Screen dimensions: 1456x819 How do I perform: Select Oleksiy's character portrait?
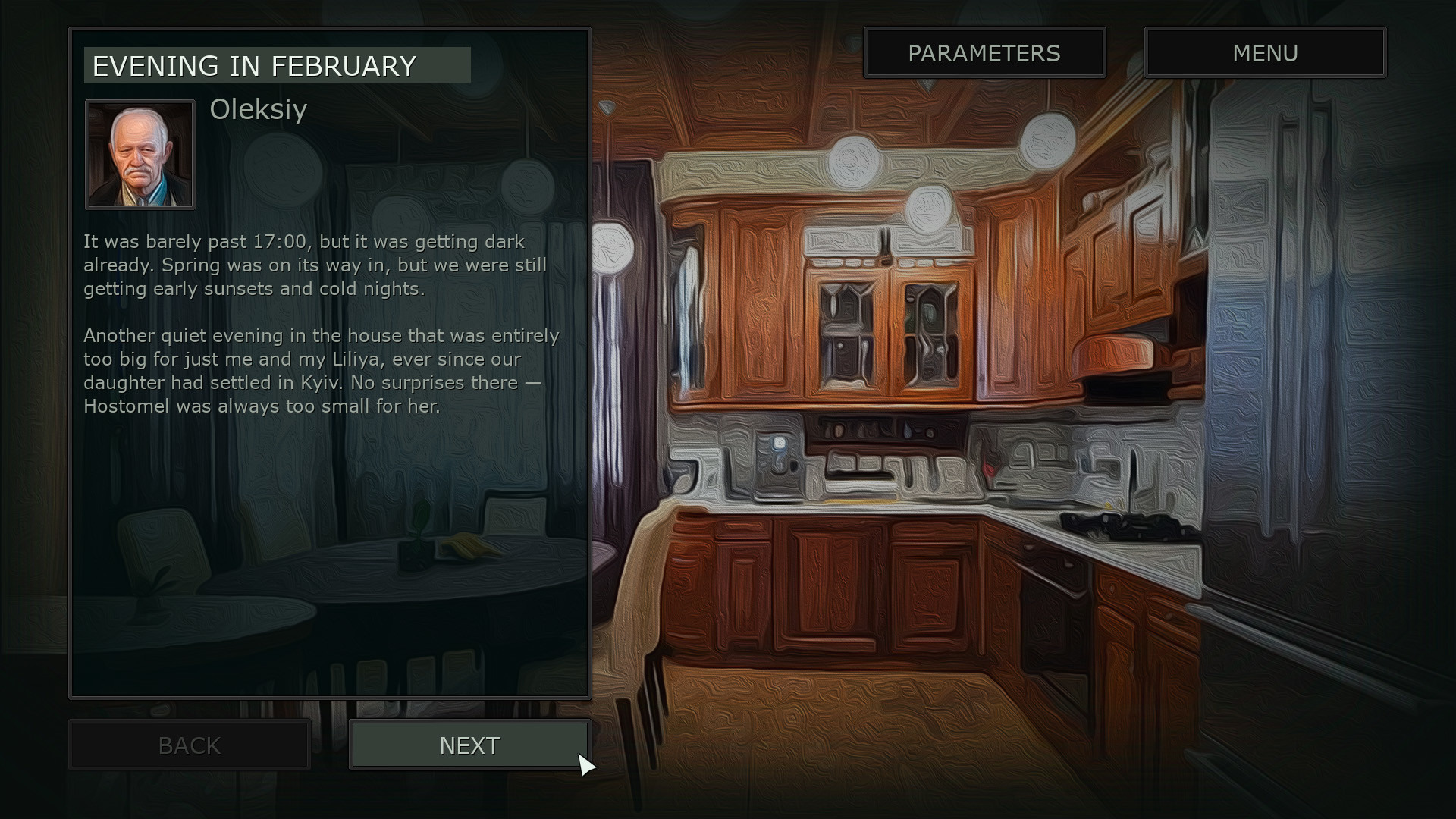(140, 155)
